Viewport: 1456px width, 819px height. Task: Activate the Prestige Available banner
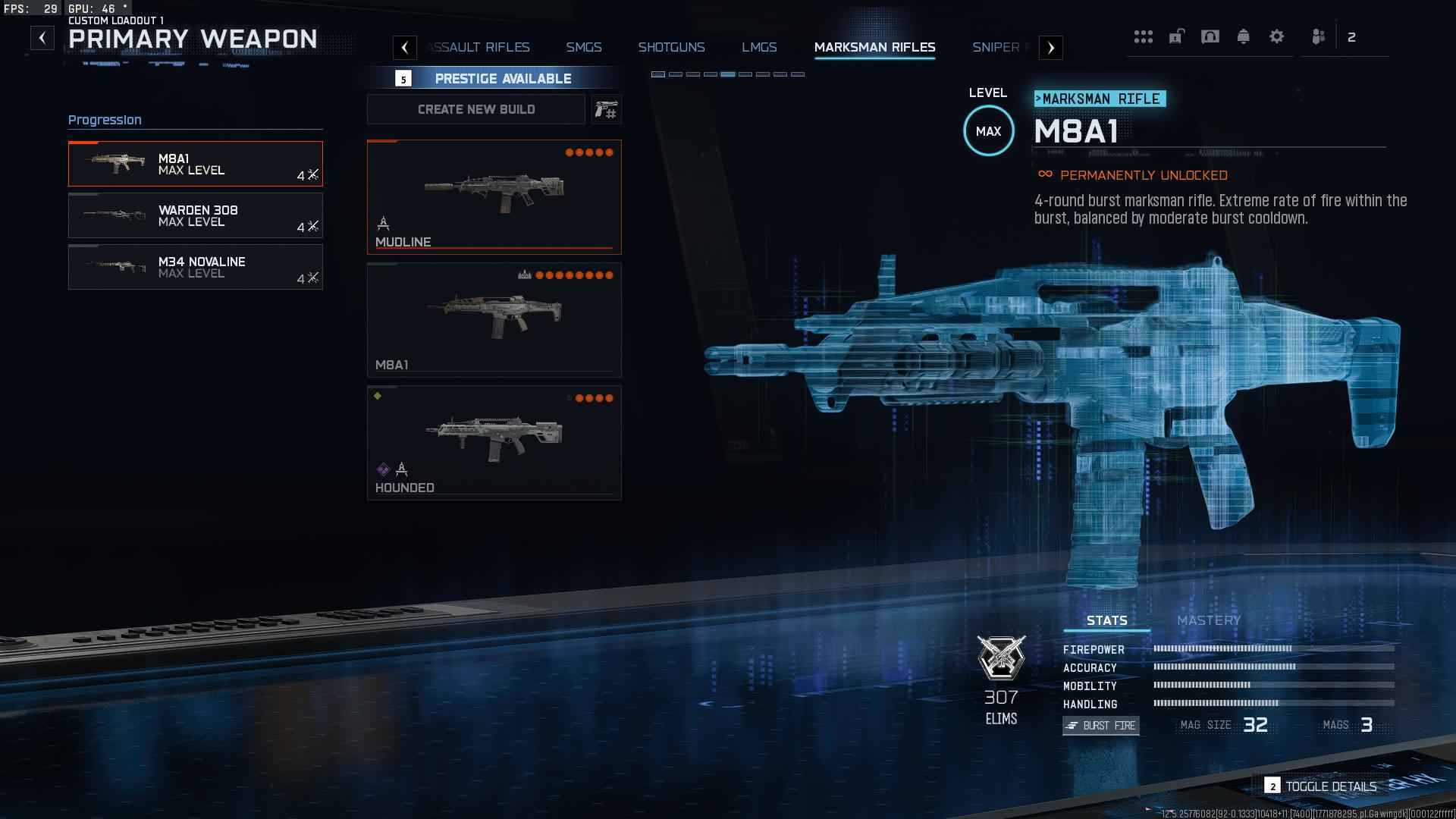(x=502, y=78)
